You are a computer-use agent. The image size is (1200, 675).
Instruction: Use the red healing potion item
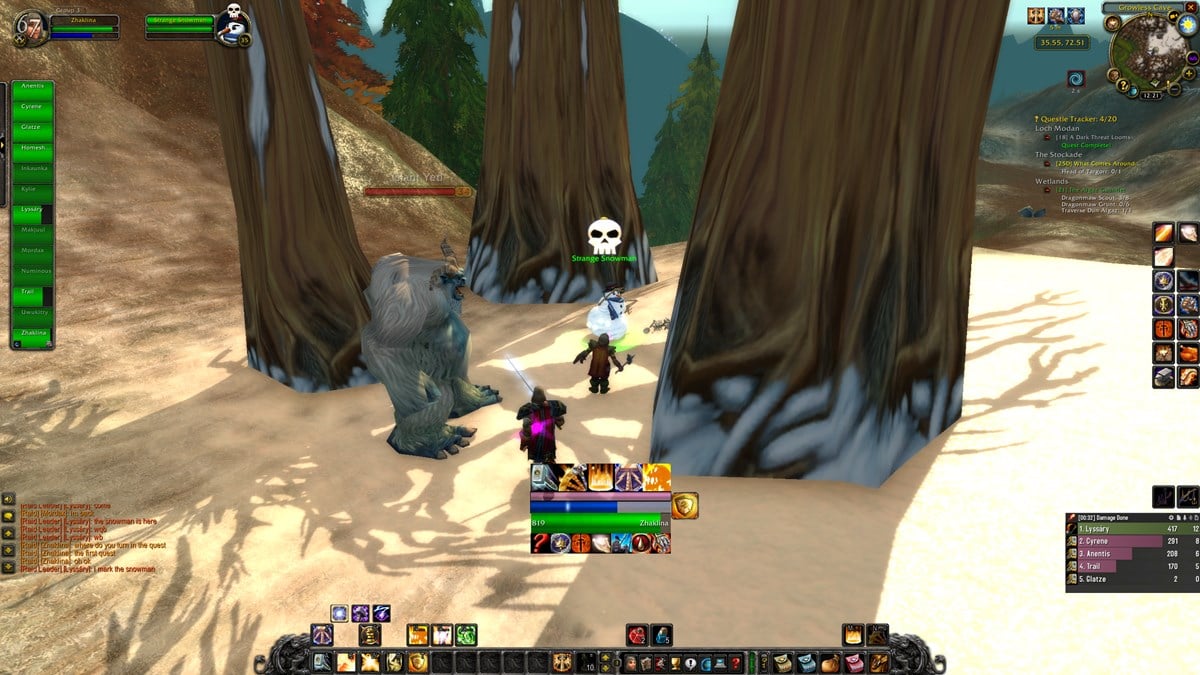point(637,635)
